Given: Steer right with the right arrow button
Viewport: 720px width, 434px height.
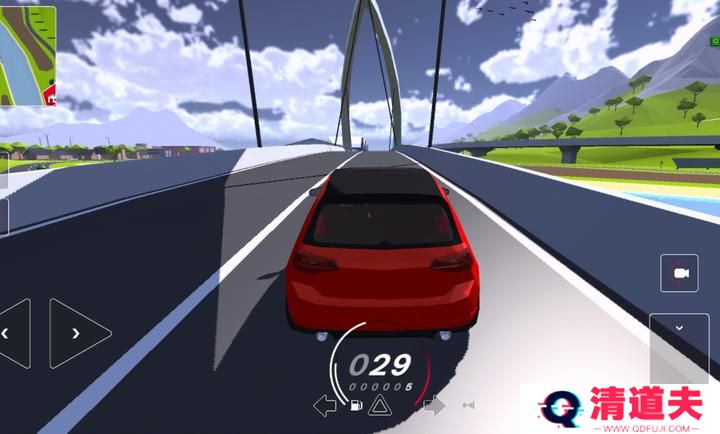Looking at the screenshot, I should coord(79,333).
